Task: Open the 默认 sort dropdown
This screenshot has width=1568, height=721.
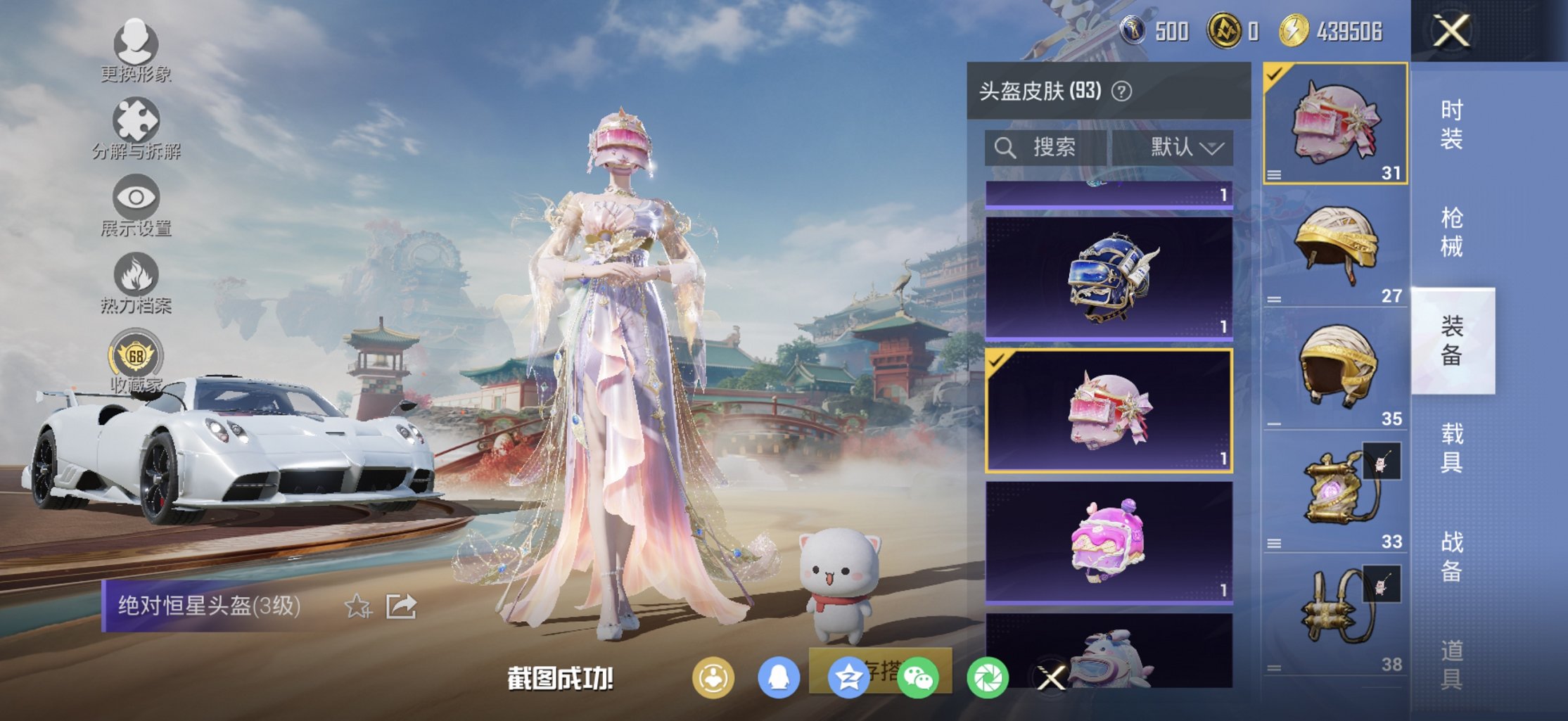Action: point(1187,148)
